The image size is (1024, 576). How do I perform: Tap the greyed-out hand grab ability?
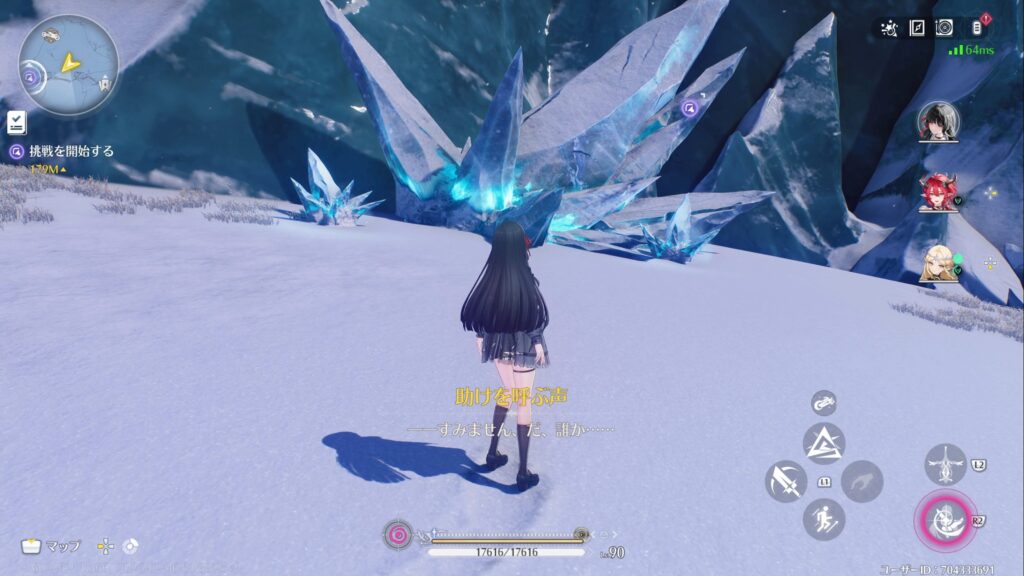tap(861, 481)
